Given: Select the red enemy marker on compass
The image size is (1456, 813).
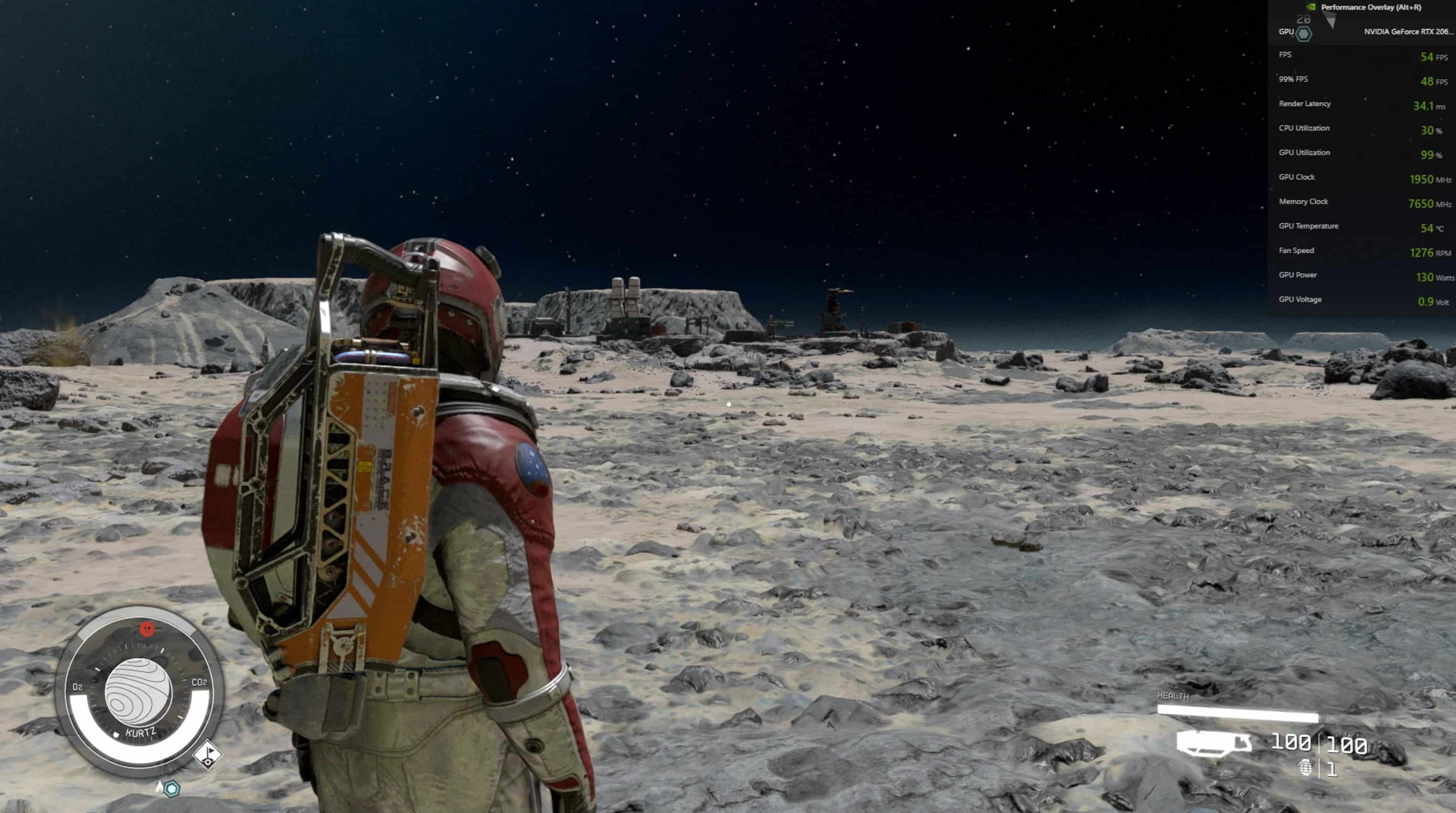Looking at the screenshot, I should [147, 628].
